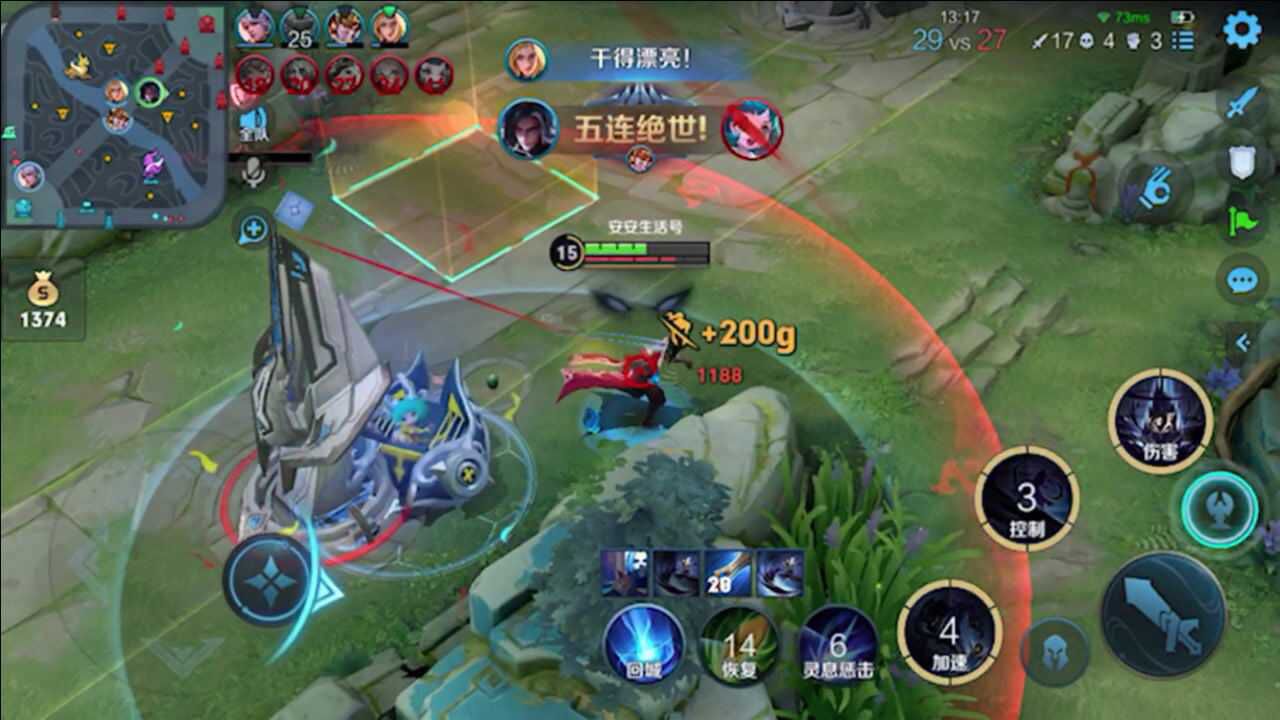Cast the 灵息惩击 summoner spell
Viewport: 1280px width, 720px height.
click(x=838, y=645)
